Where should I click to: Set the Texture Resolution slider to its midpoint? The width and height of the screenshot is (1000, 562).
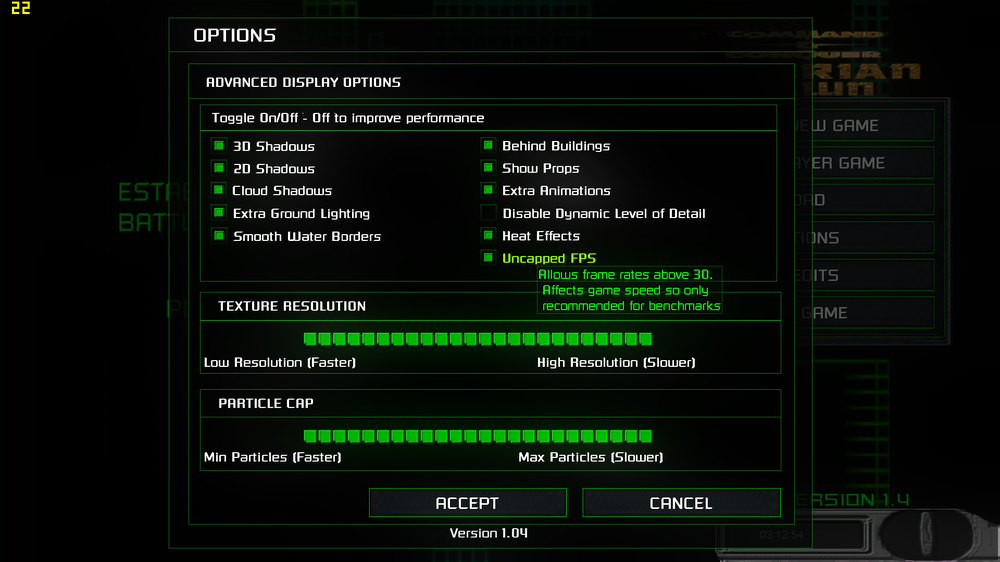[x=478, y=339]
